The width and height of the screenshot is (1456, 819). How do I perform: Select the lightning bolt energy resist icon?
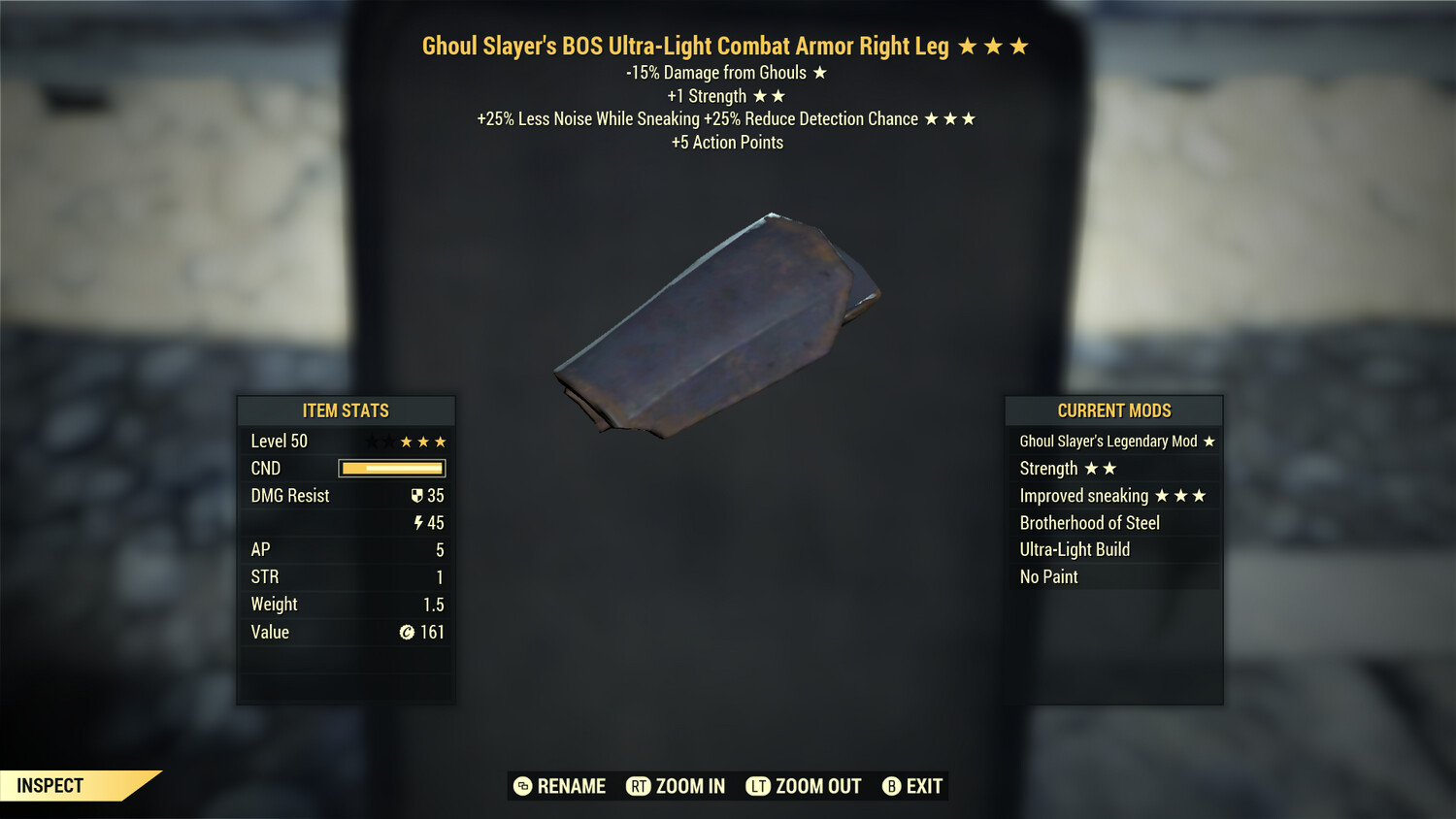[x=418, y=522]
